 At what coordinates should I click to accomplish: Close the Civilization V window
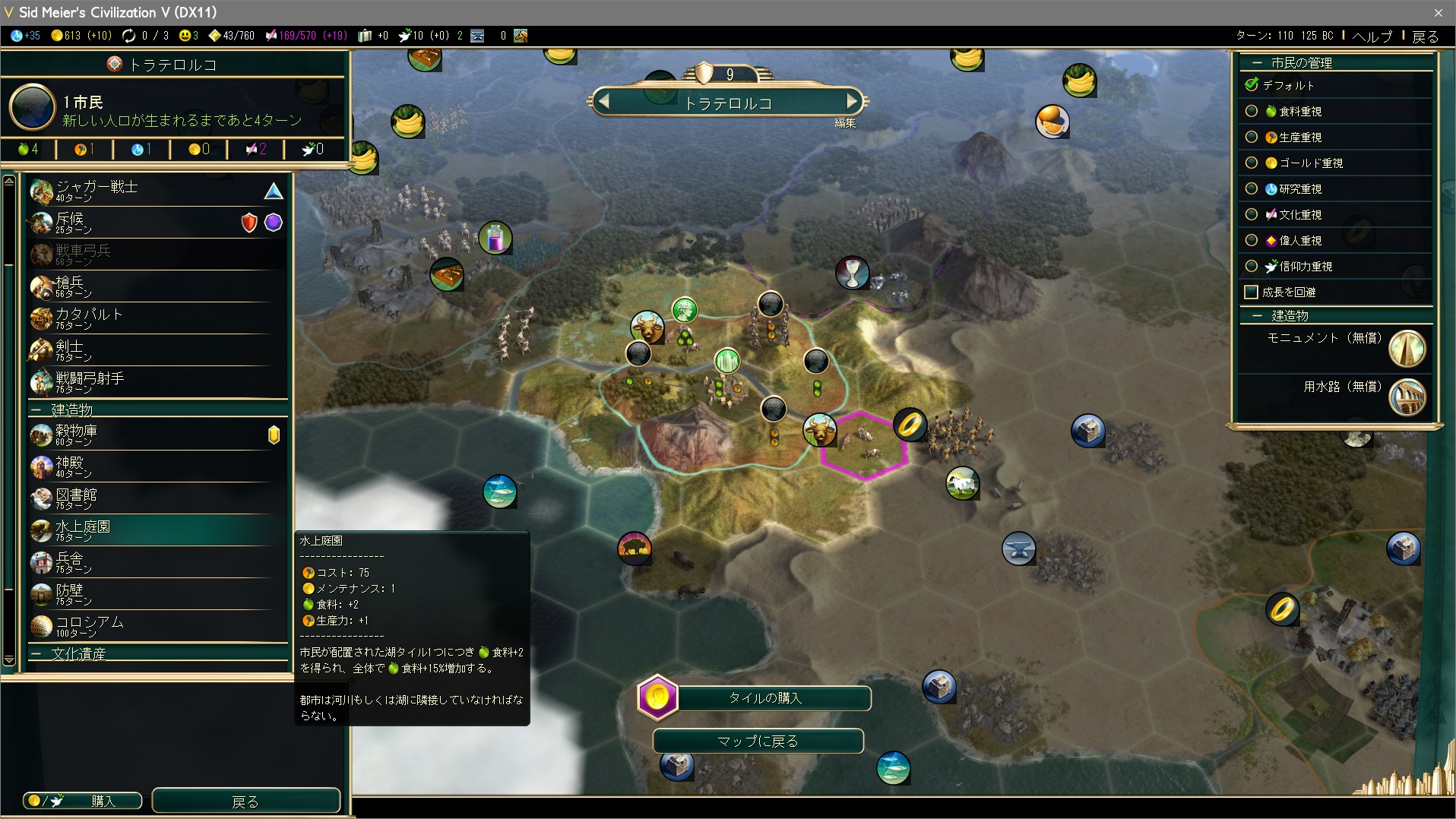pos(1438,12)
